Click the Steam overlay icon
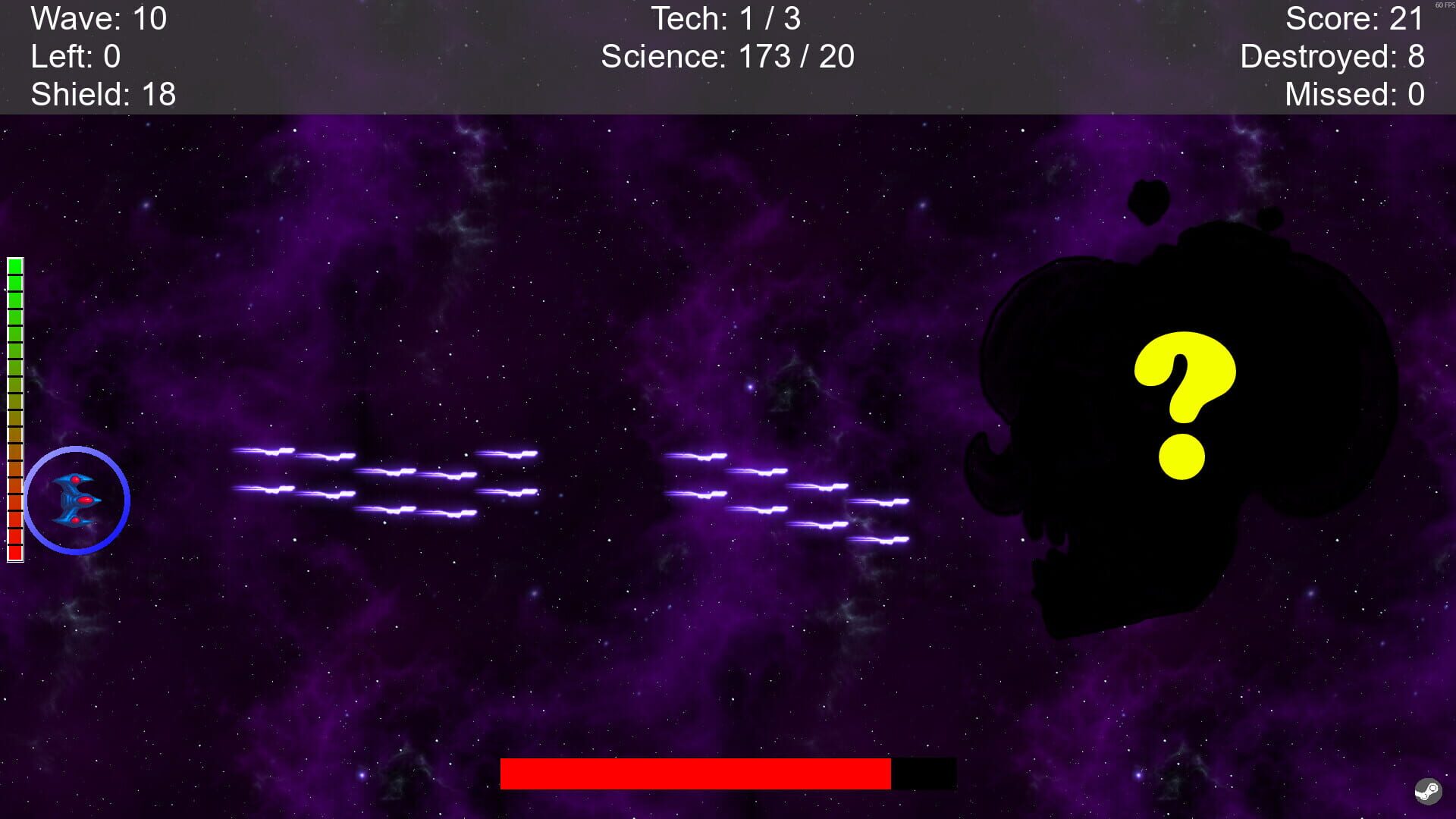This screenshot has width=1456, height=819. [x=1429, y=791]
